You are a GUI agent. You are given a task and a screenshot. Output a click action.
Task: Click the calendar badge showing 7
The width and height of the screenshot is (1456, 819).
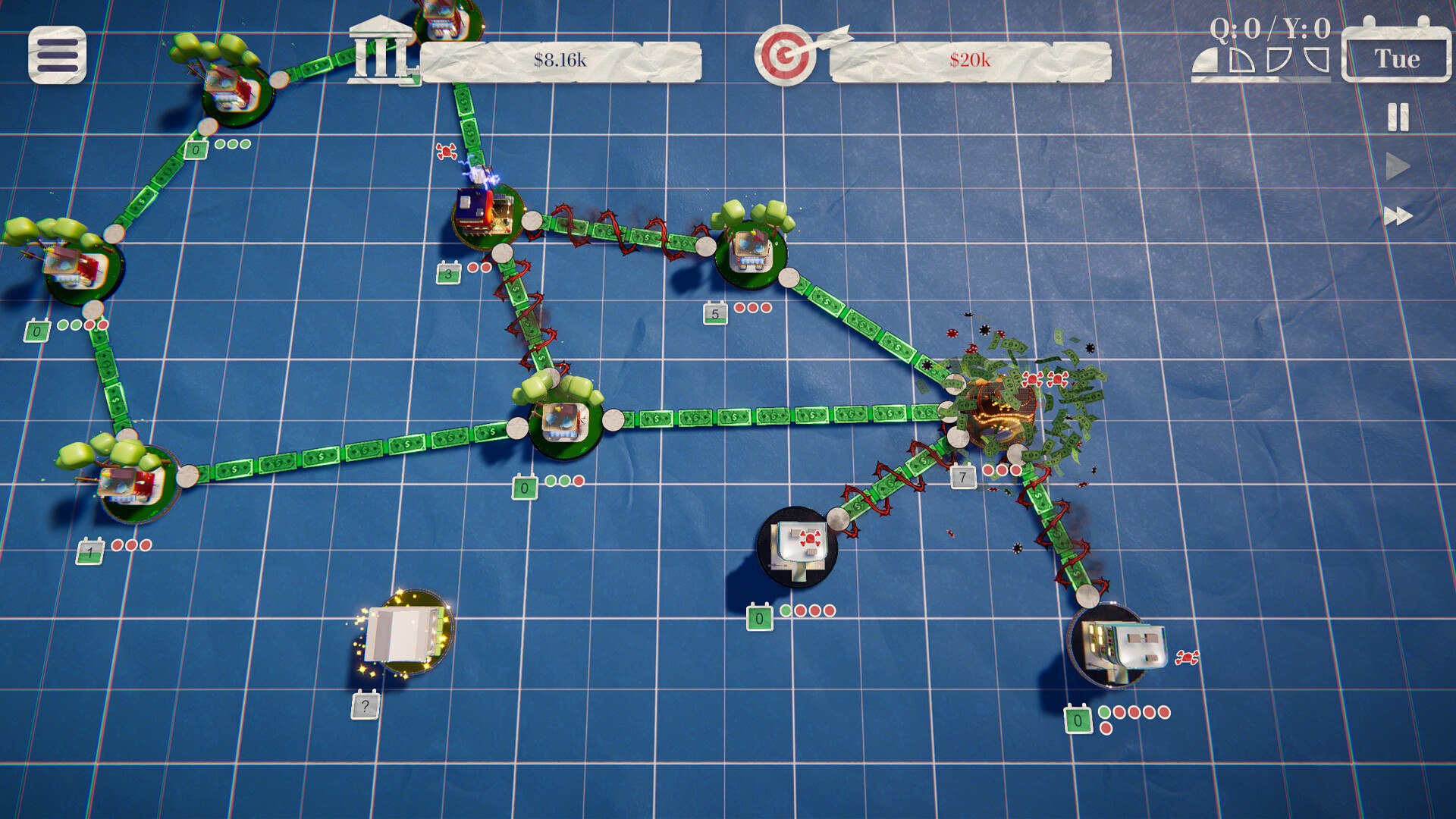[x=962, y=478]
